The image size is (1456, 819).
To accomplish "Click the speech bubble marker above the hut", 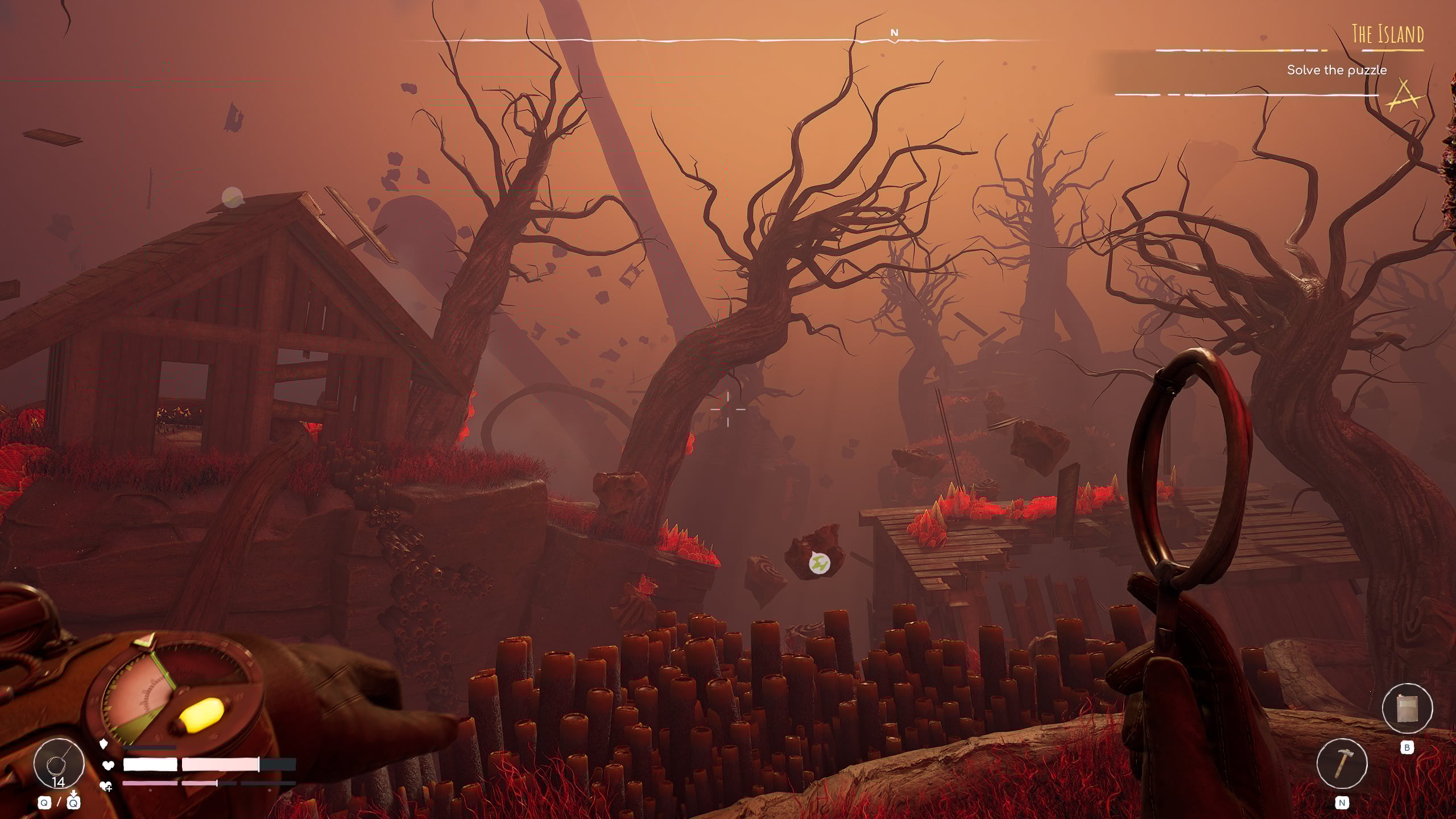I will 232,197.
